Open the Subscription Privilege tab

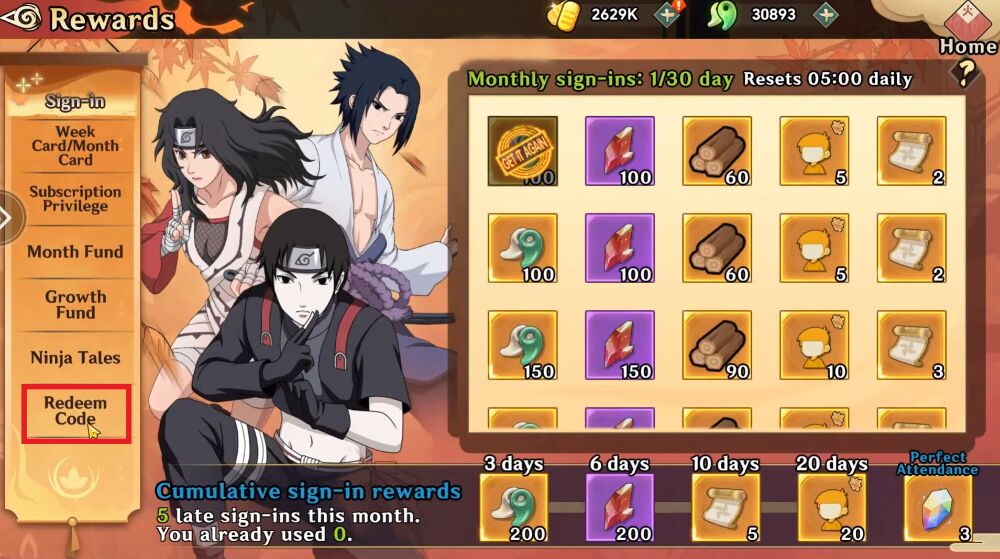(75, 199)
